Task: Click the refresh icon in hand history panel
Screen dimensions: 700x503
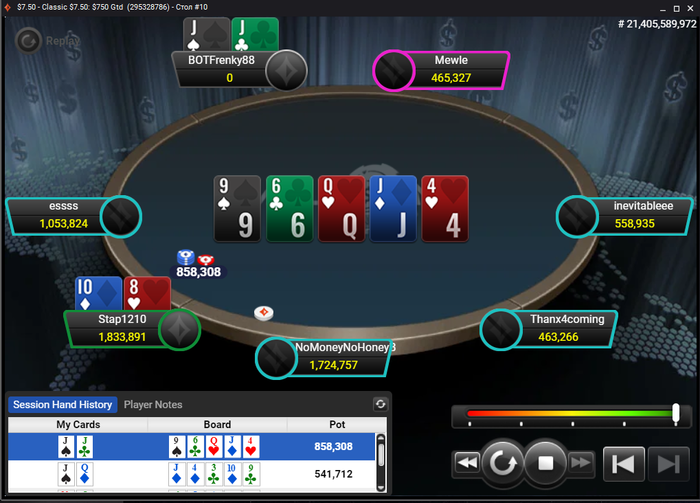Action: point(380,404)
